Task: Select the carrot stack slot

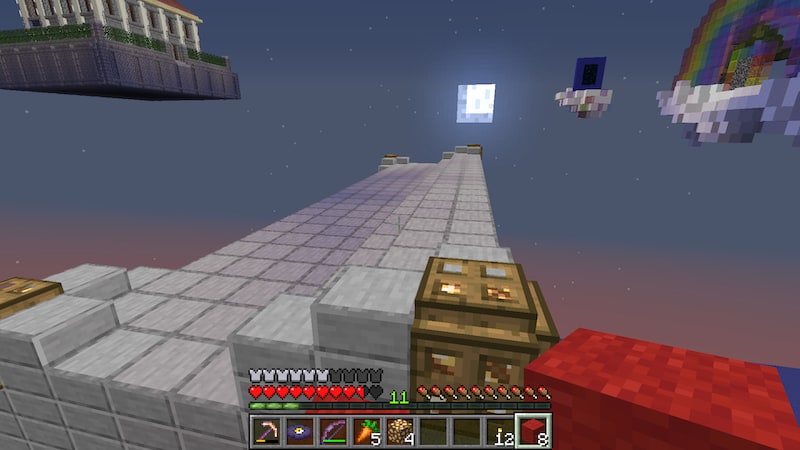Action: (365, 432)
